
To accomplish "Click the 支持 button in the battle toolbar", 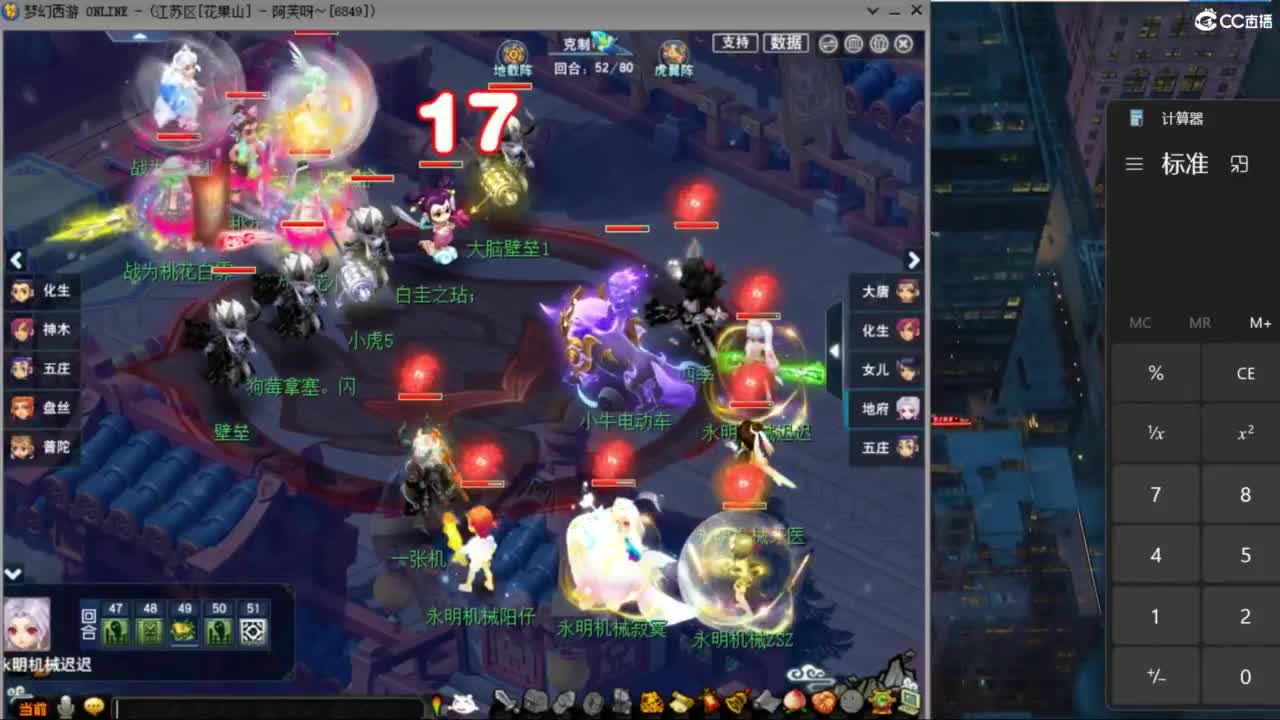I will point(735,44).
